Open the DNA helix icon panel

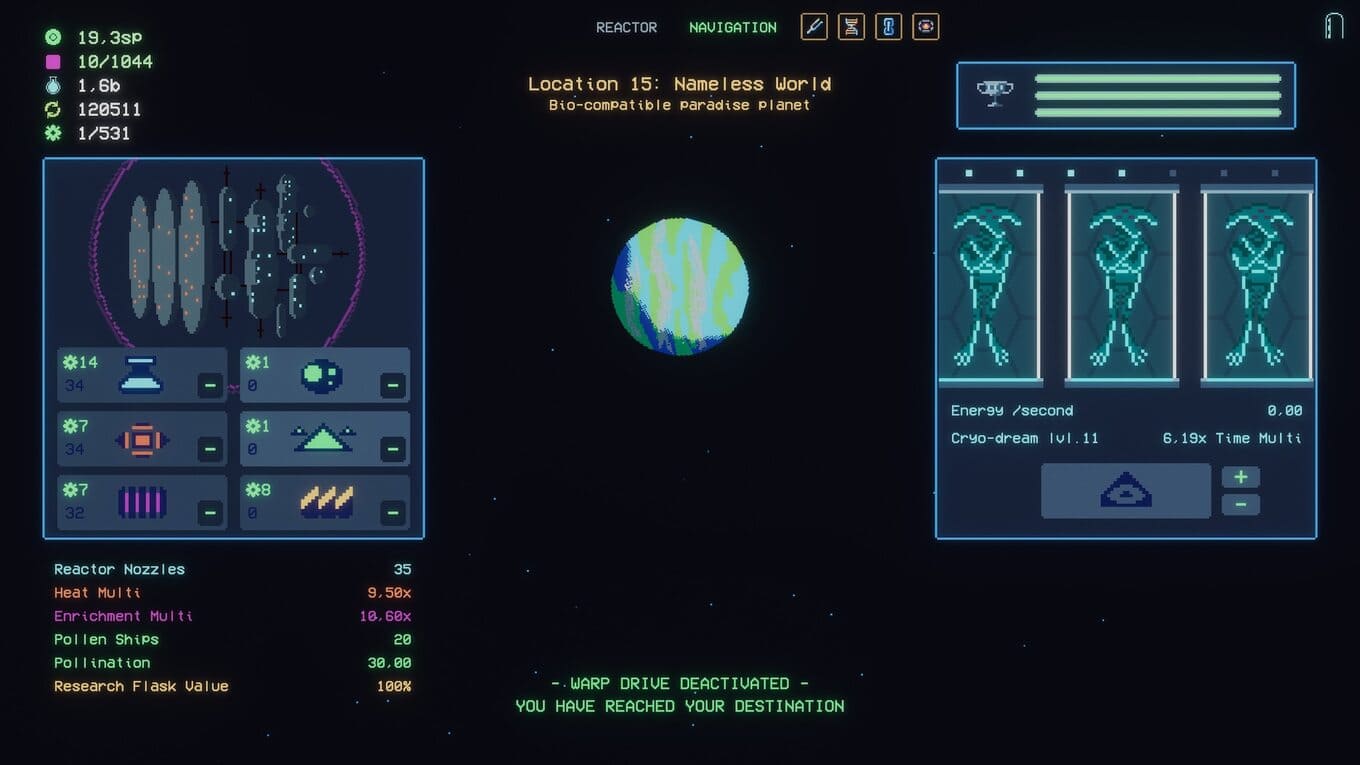851,27
